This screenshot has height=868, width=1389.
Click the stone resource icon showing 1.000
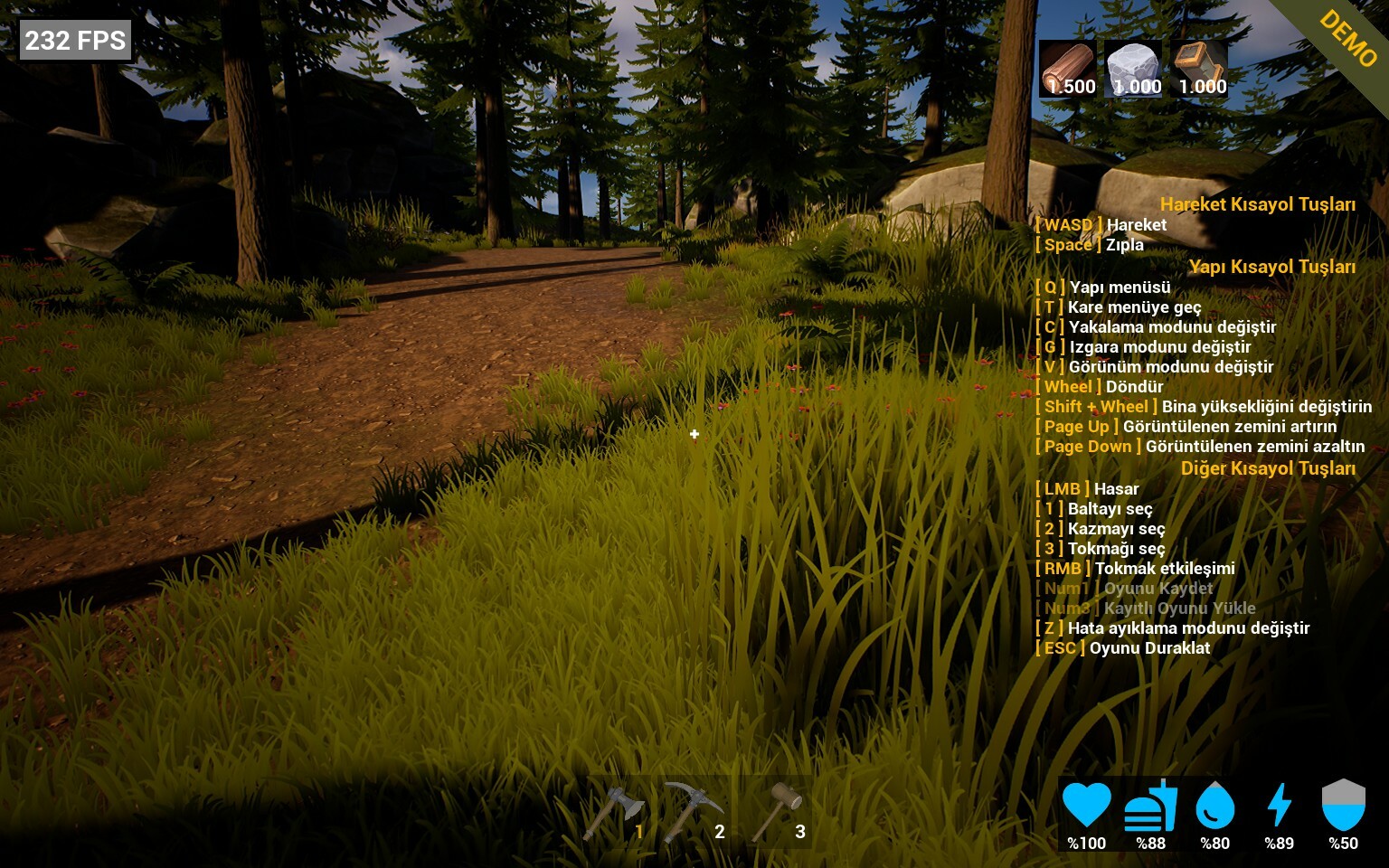pos(1133,65)
